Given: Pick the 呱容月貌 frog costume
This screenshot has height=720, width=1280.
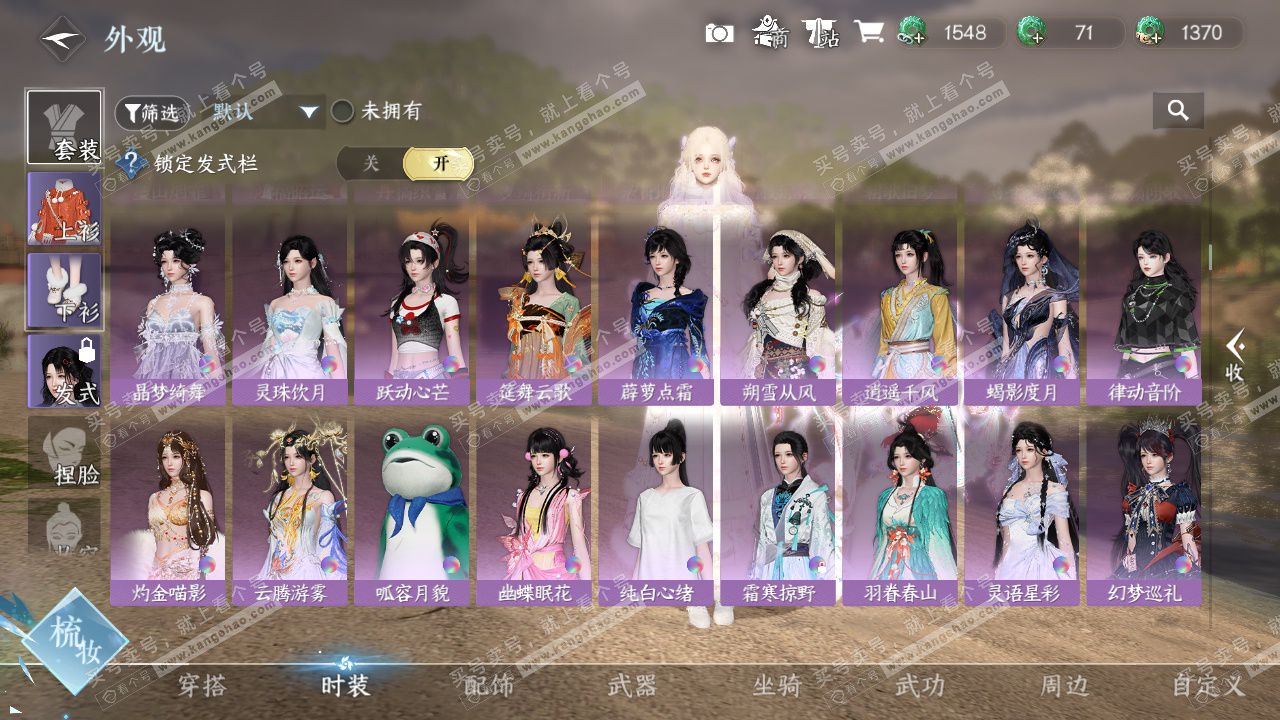Looking at the screenshot, I should (412, 512).
